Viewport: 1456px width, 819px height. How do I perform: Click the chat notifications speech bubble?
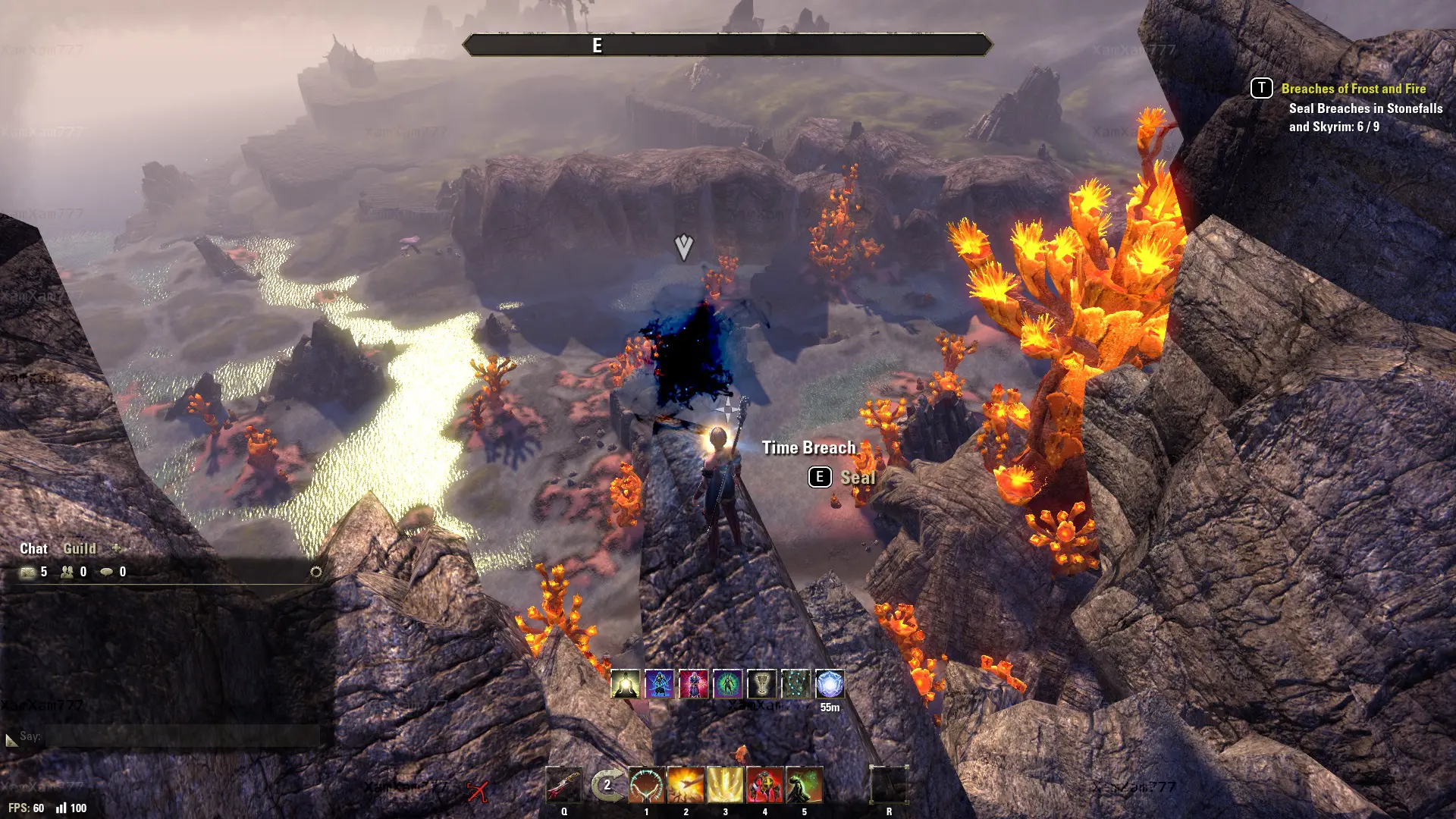(107, 572)
